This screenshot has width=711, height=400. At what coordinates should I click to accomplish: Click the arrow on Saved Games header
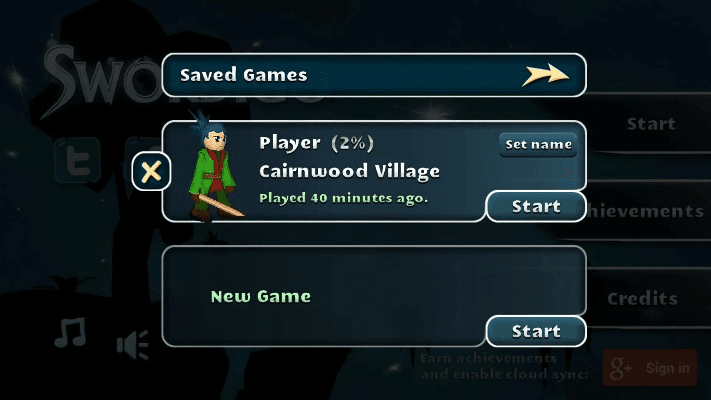pyautogui.click(x=545, y=75)
